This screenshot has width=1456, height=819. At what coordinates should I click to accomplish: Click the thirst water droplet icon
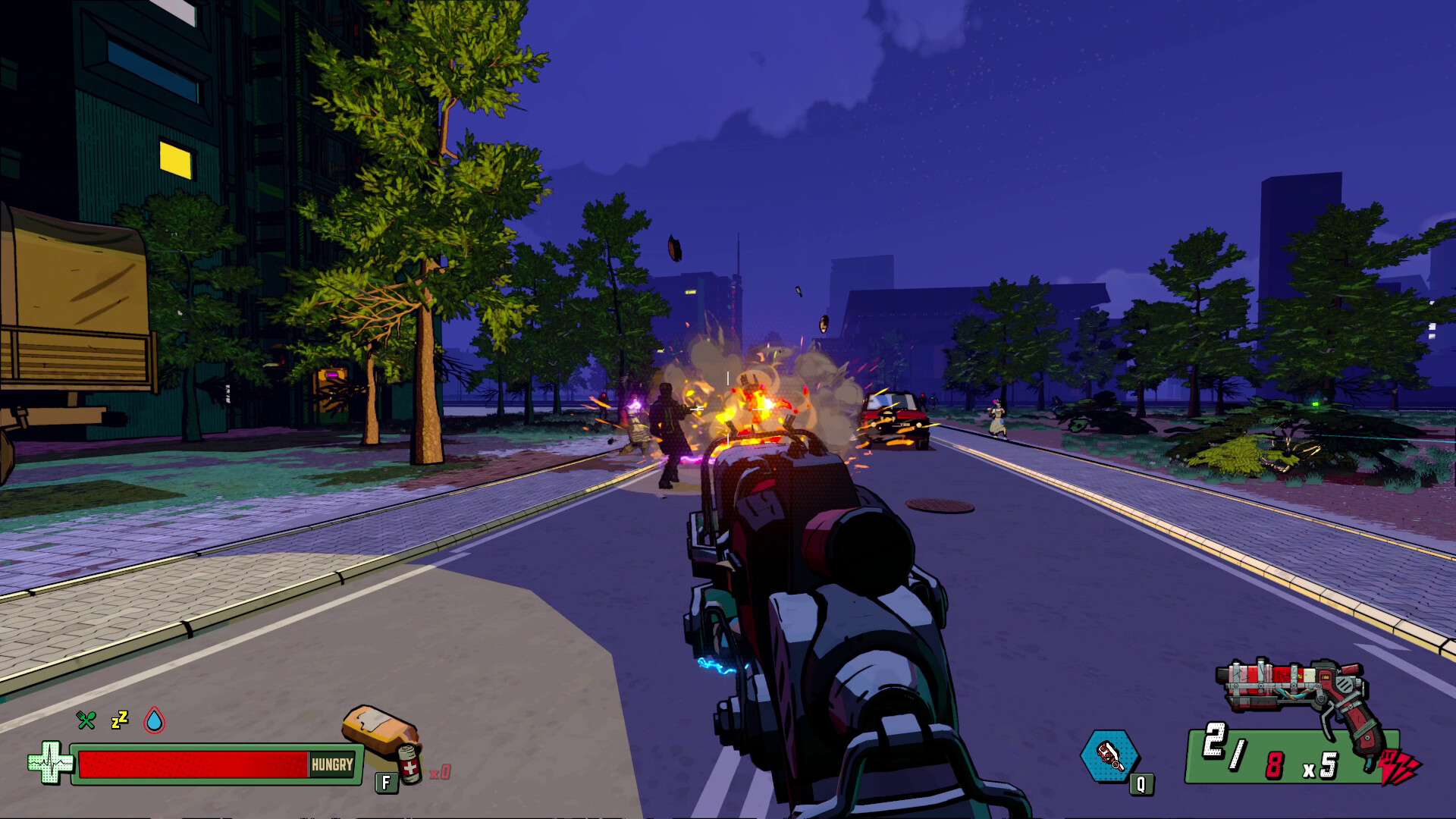coord(155,720)
